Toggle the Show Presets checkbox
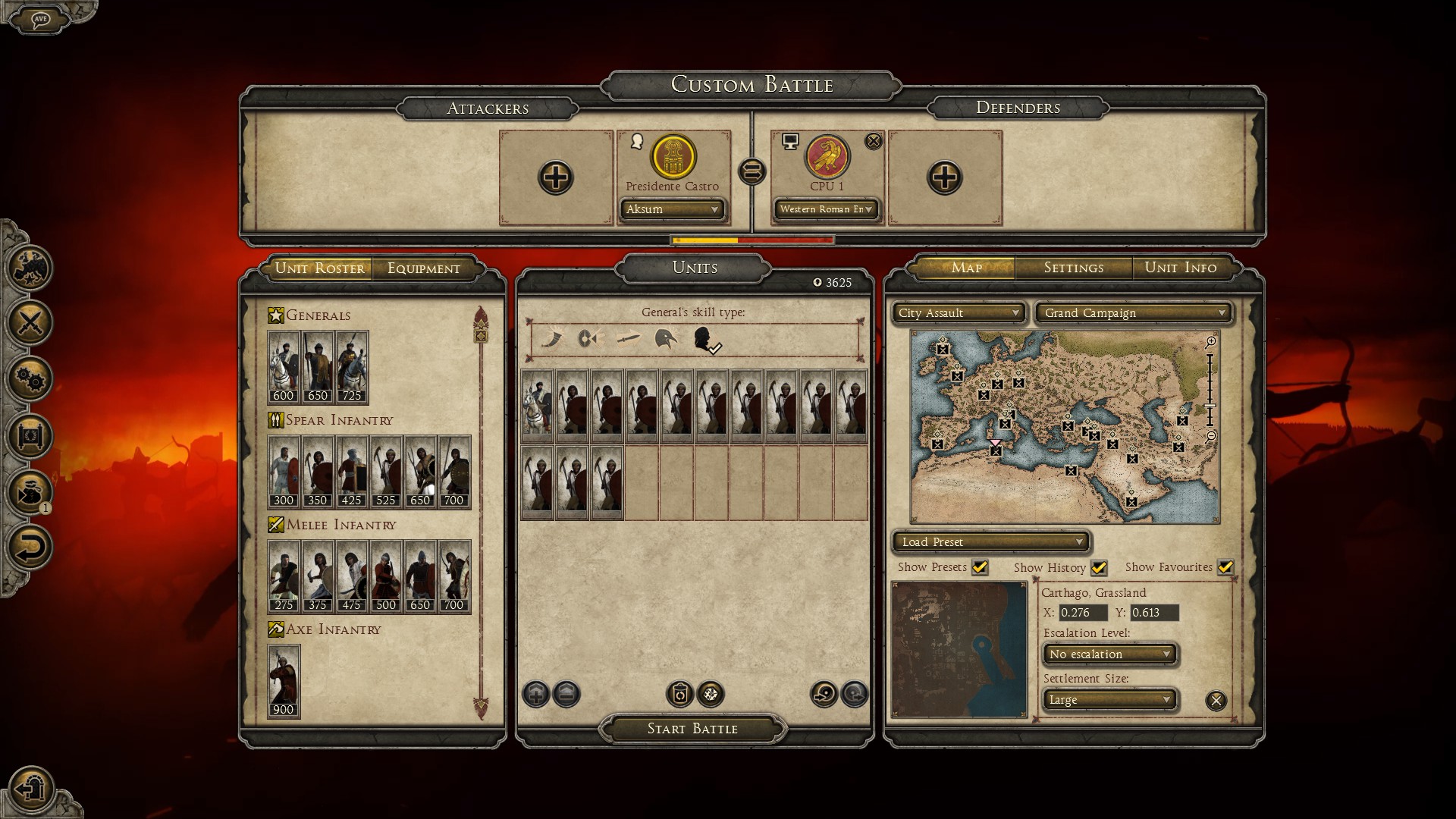1456x819 pixels. click(980, 567)
